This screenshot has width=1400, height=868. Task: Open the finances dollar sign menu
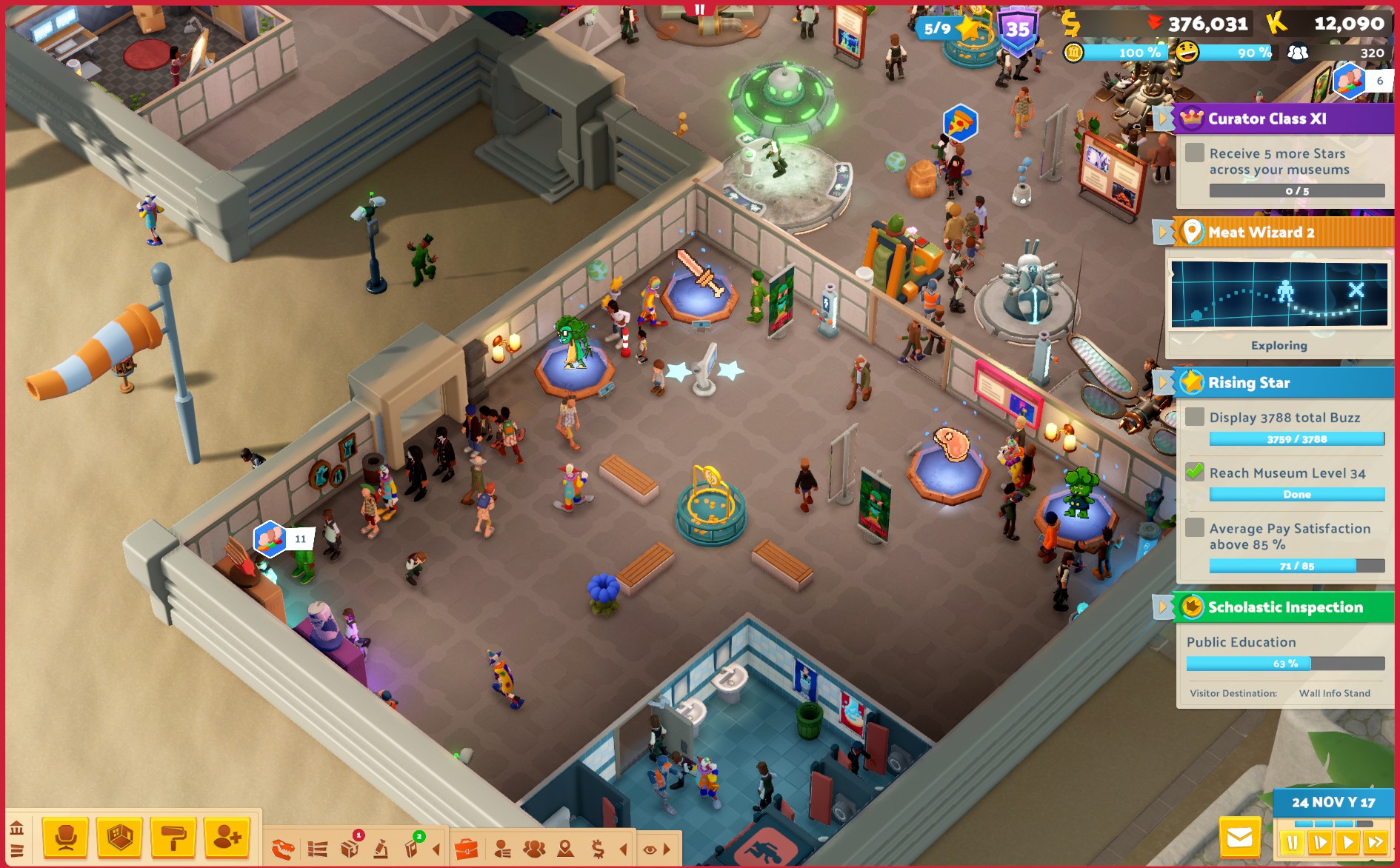tap(597, 849)
